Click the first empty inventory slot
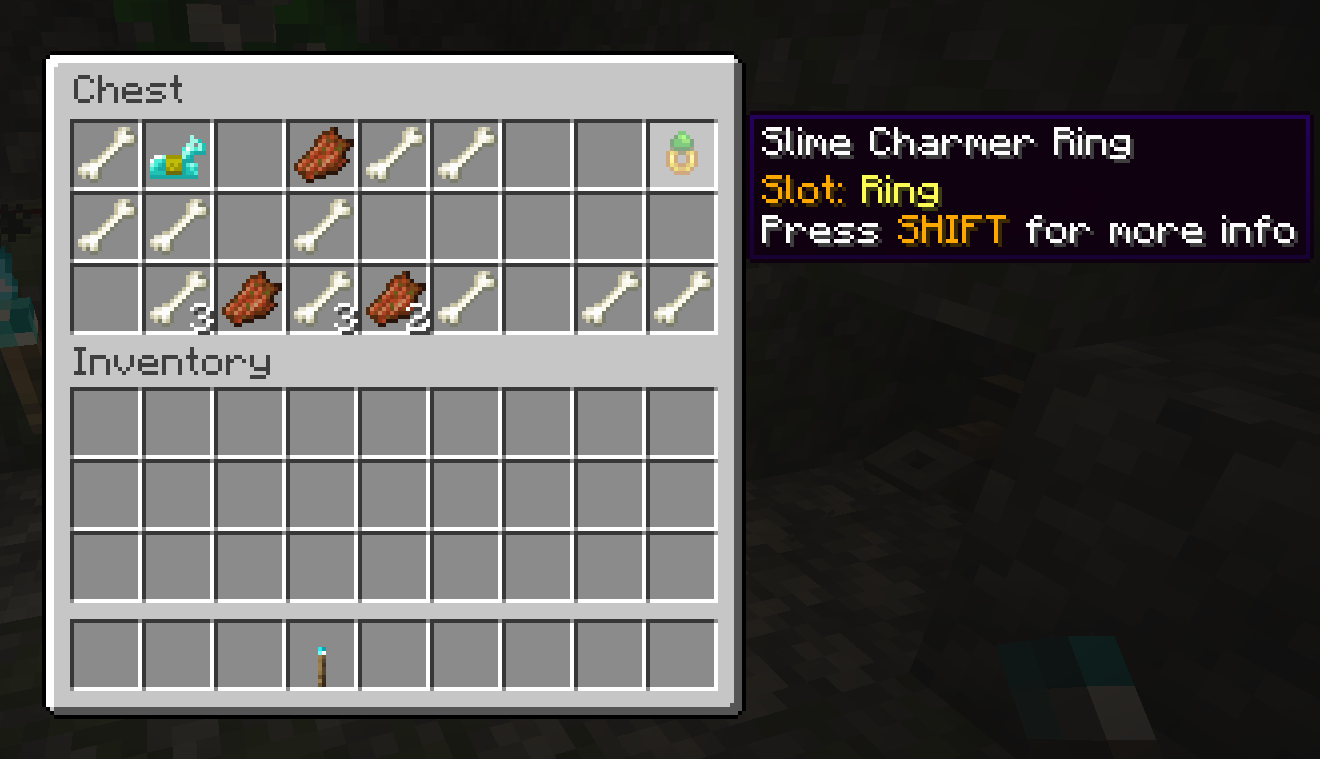The height and width of the screenshot is (759, 1320). click(x=105, y=422)
